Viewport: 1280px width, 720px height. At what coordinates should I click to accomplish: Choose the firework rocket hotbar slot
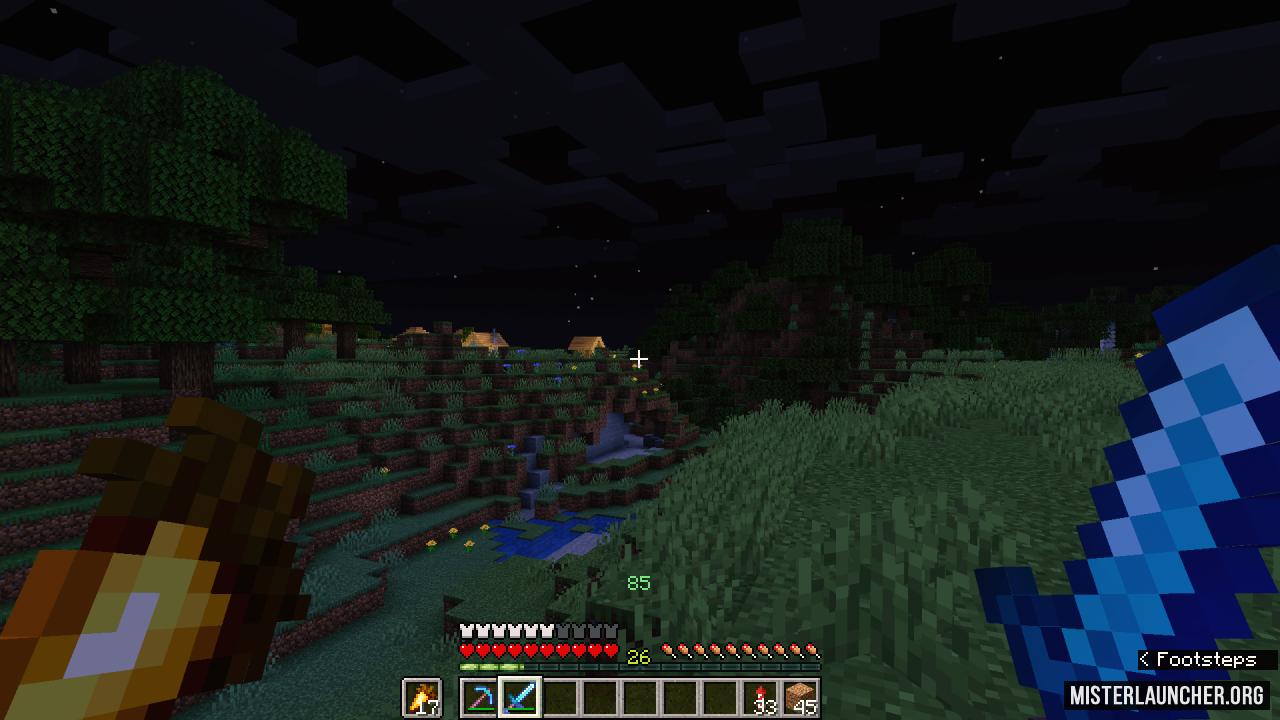click(x=762, y=697)
